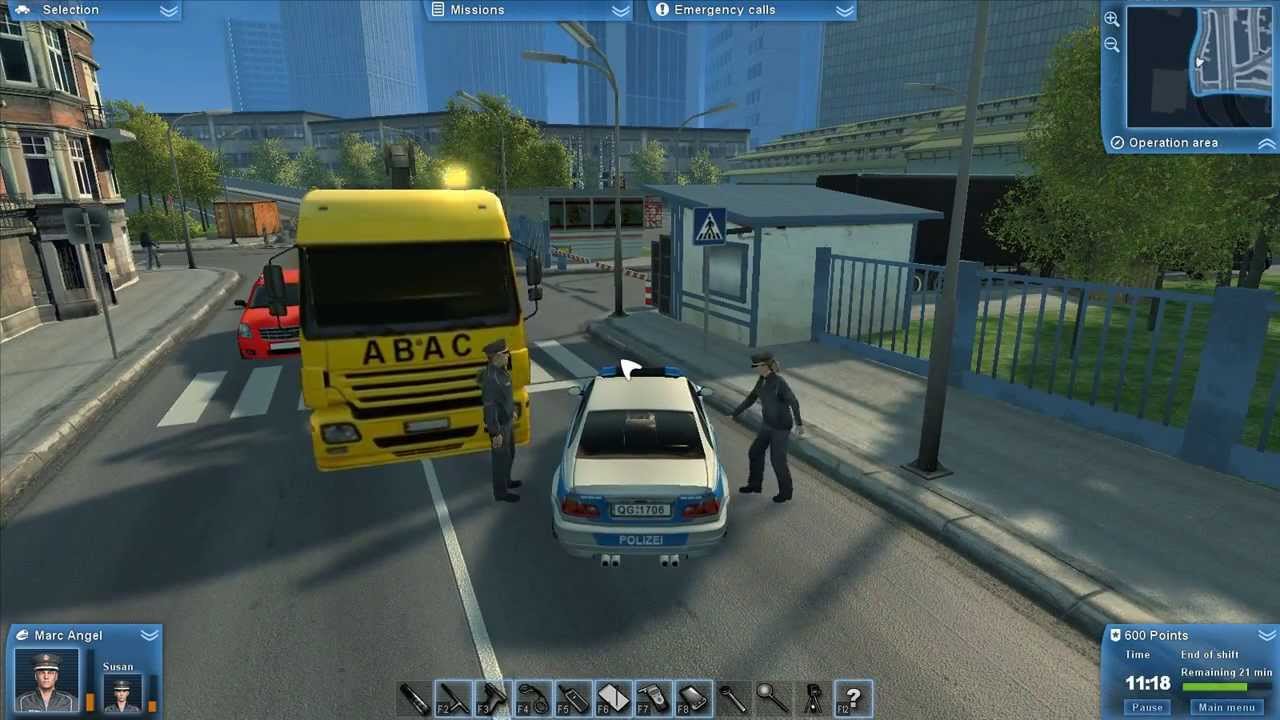Expand the Selection panel chevron
The width and height of the screenshot is (1280, 720).
(x=166, y=10)
